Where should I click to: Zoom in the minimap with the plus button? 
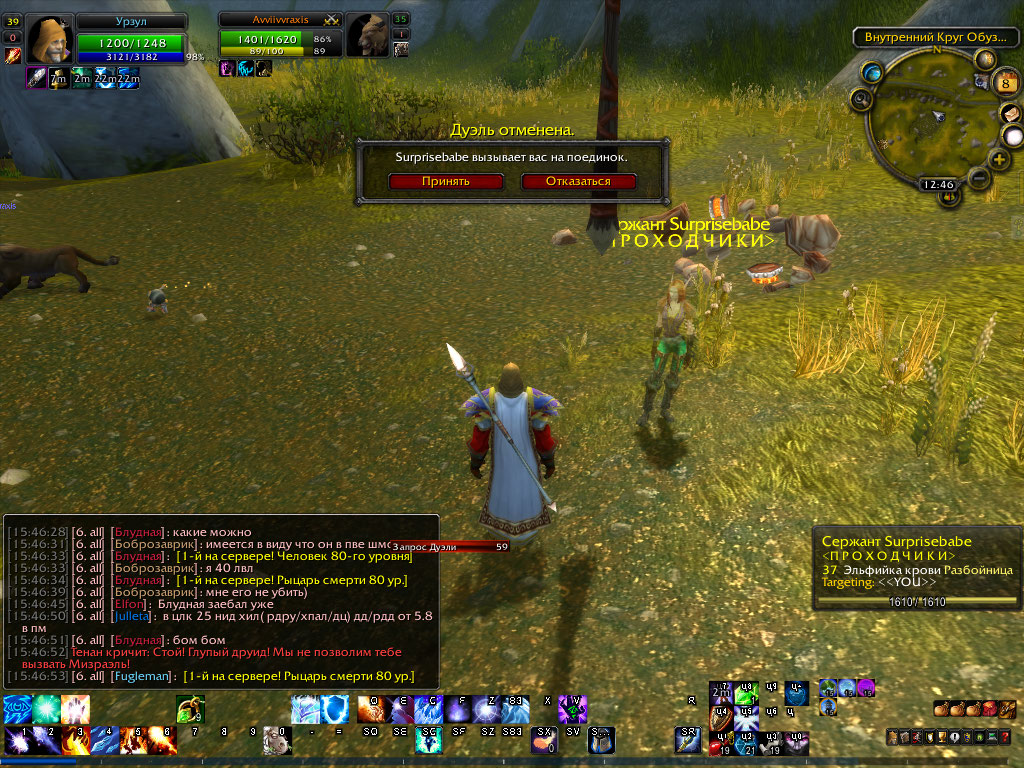pos(999,159)
